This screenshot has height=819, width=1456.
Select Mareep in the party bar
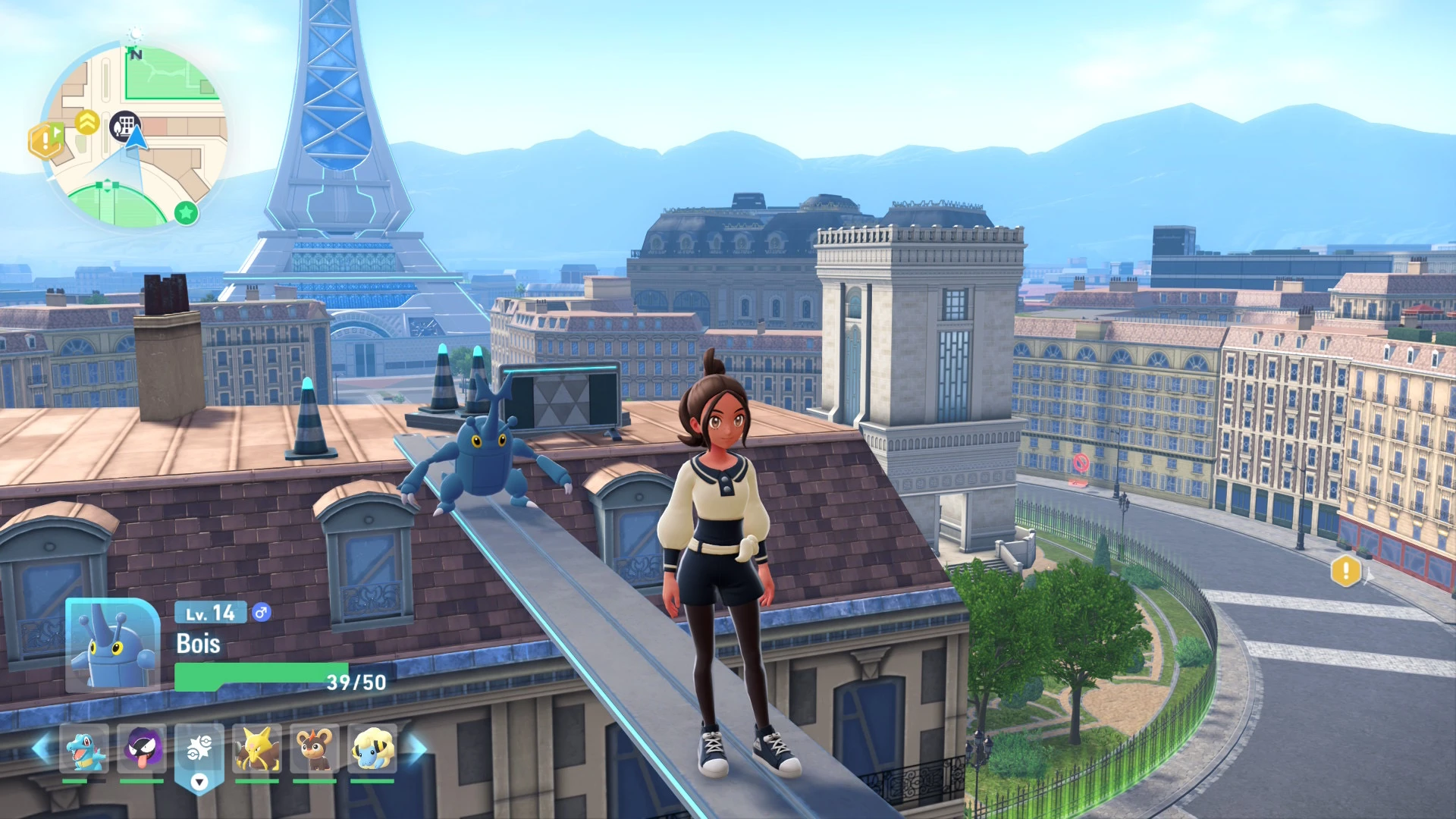[372, 748]
